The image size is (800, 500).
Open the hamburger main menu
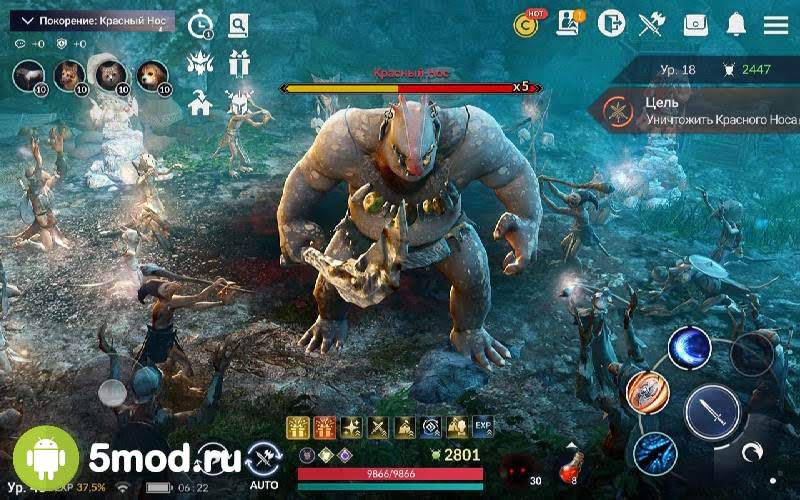coord(776,24)
